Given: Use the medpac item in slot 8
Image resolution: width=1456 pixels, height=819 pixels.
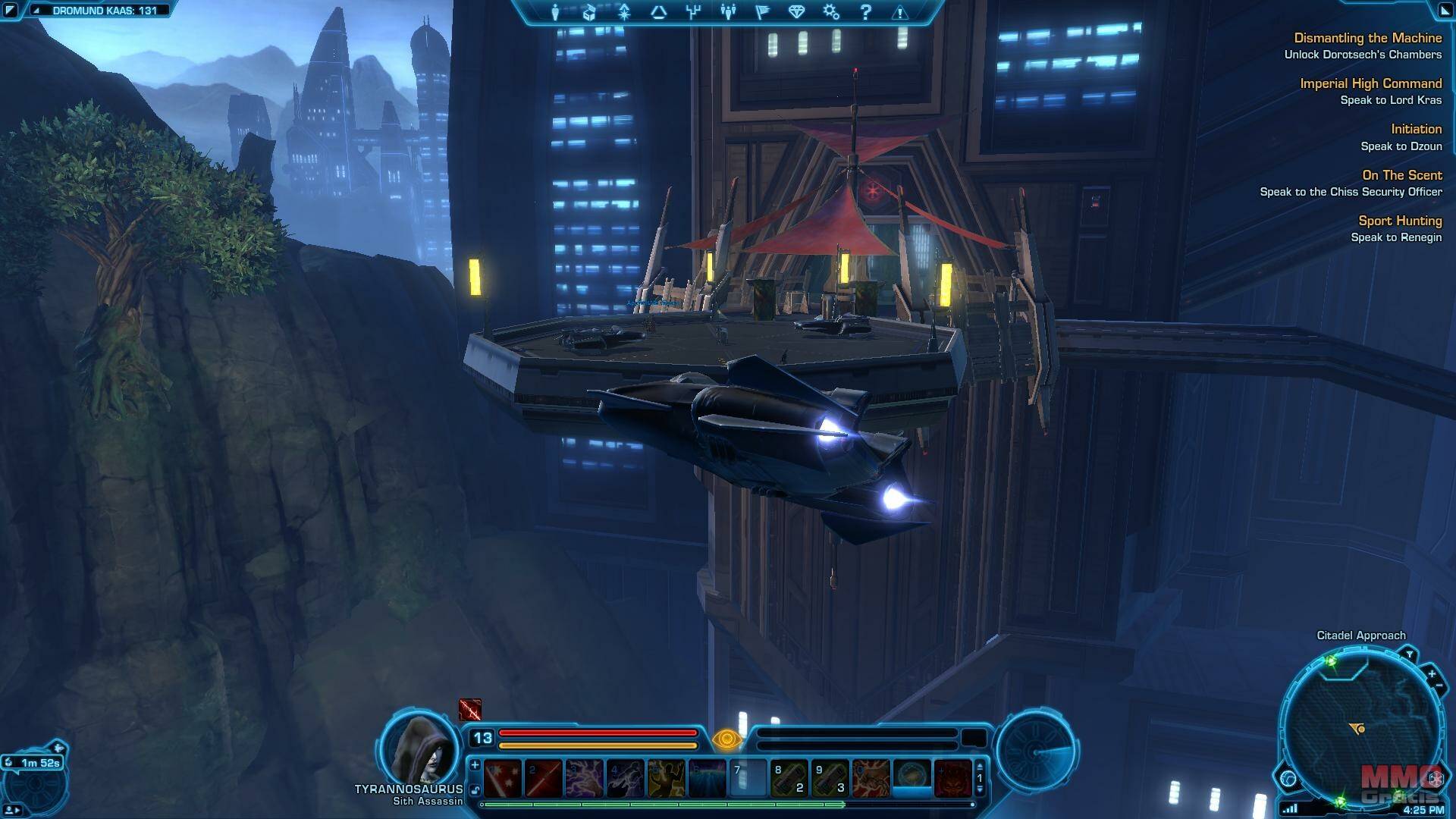Looking at the screenshot, I should coord(789,778).
